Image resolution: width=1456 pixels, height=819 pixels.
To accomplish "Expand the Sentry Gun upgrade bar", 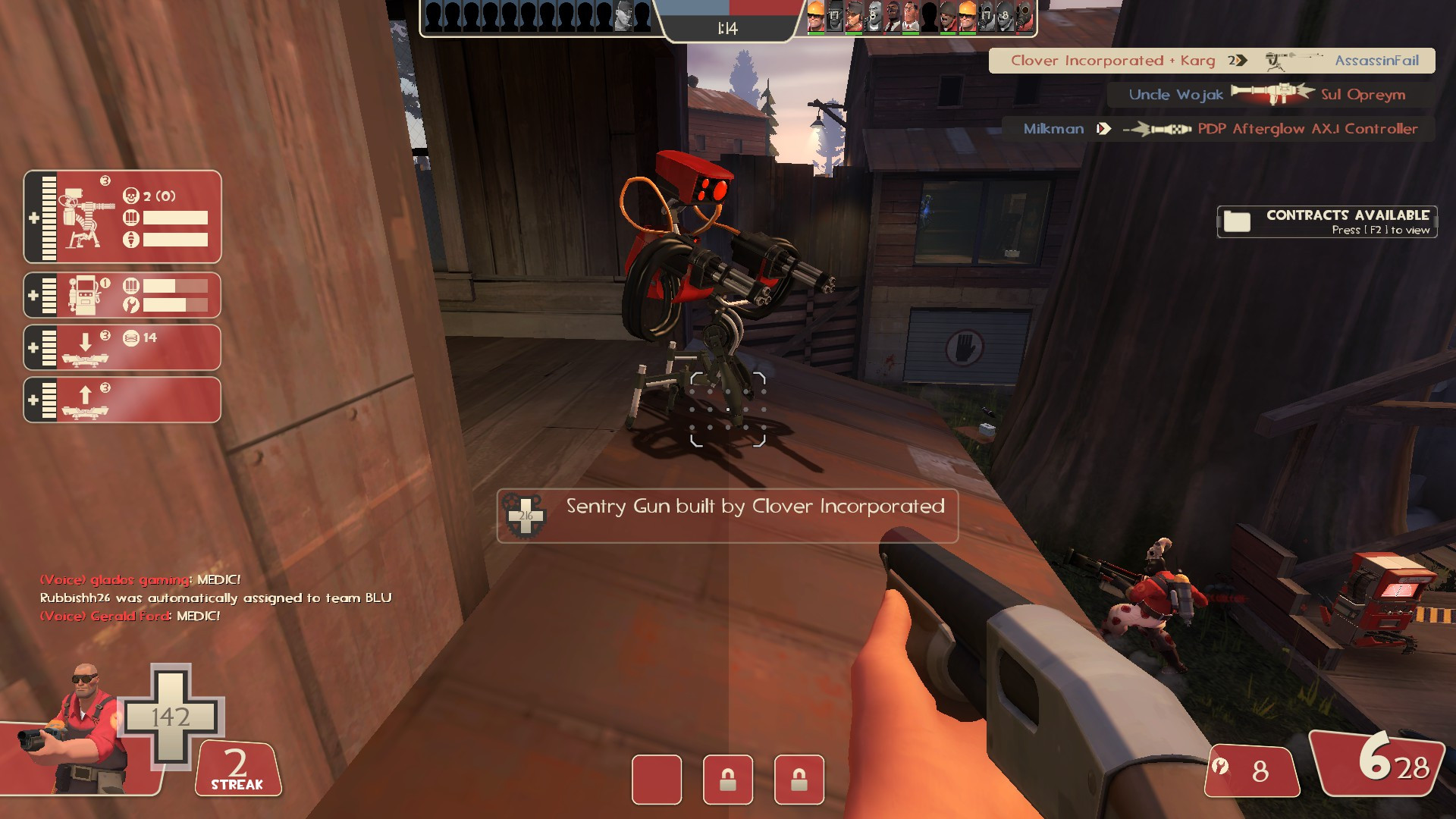I will [49, 216].
